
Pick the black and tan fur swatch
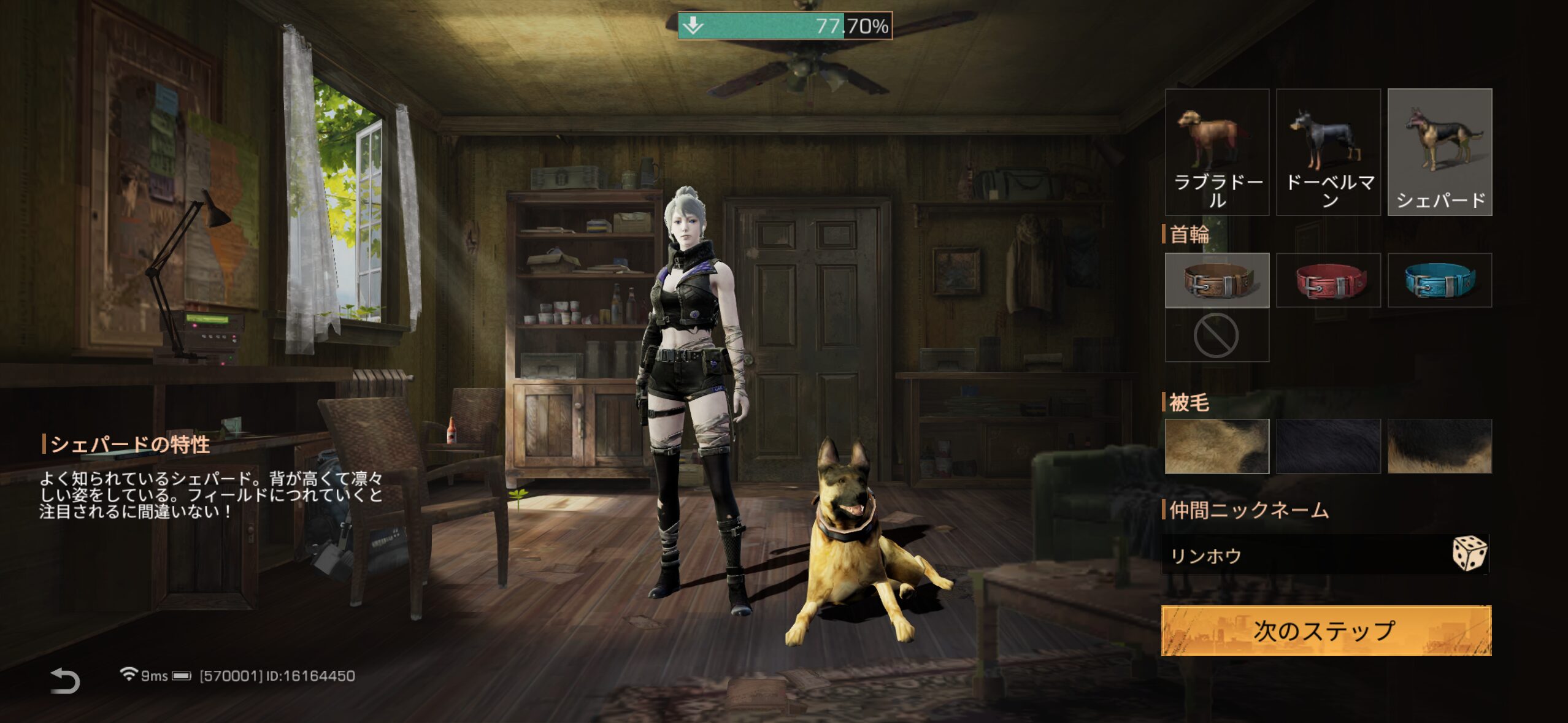1439,446
